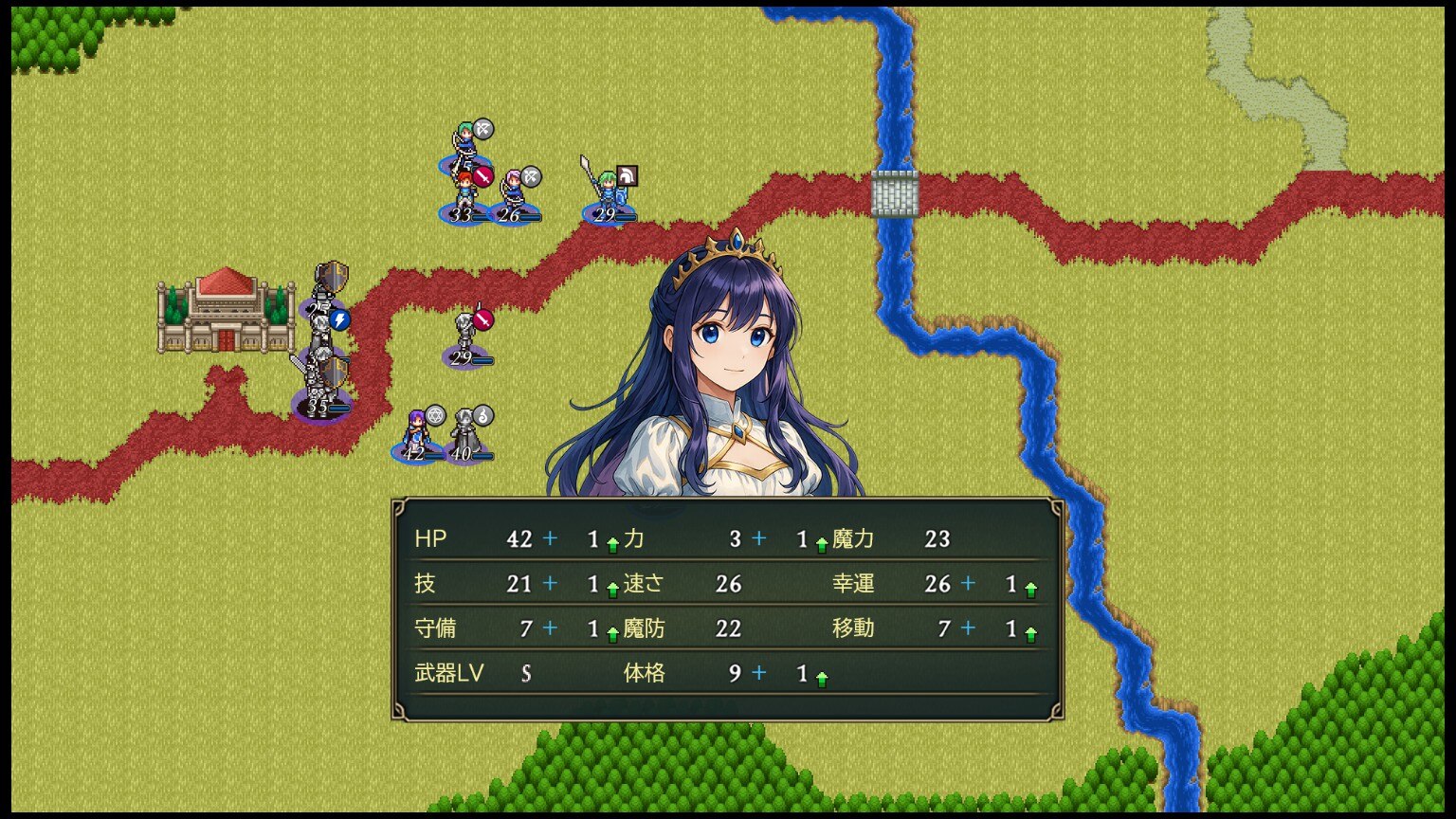Screen dimensions: 1456x819
Task: Pick the purple-haired mage with 42 HP
Action: 415,434
